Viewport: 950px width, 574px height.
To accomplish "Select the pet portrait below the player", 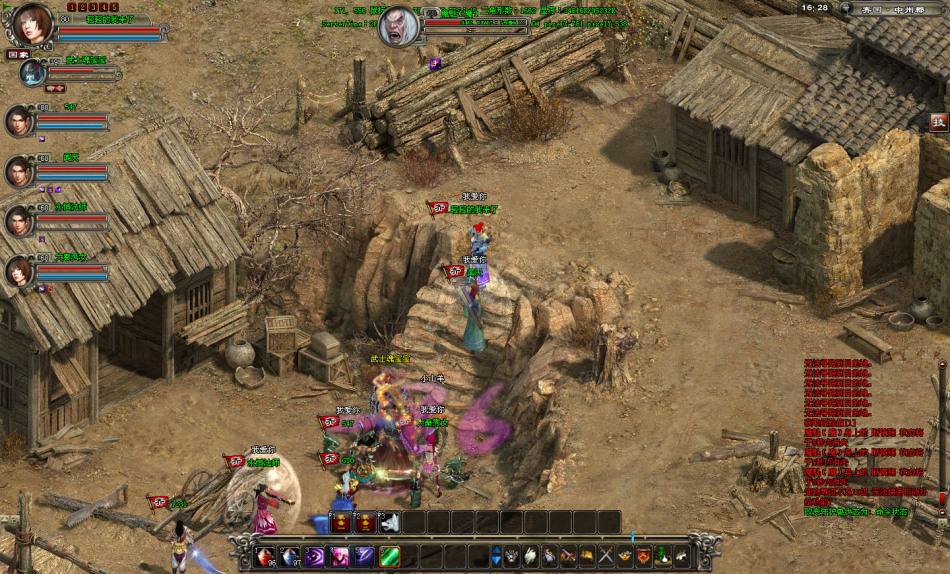I will click(33, 72).
